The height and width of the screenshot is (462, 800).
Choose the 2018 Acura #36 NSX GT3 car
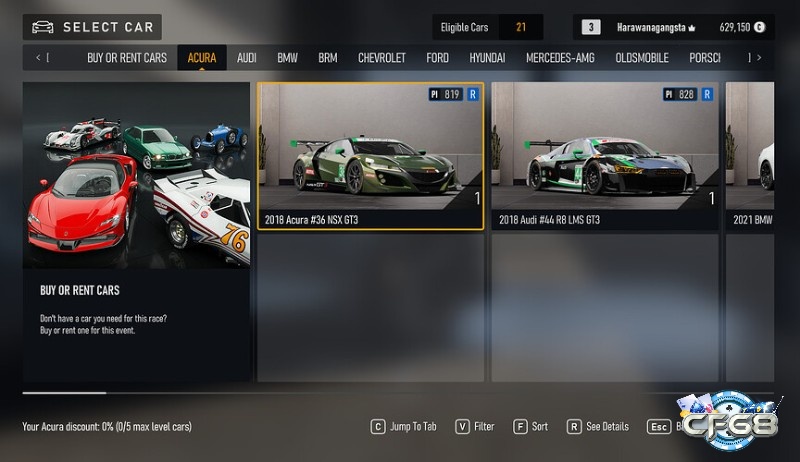pos(371,156)
